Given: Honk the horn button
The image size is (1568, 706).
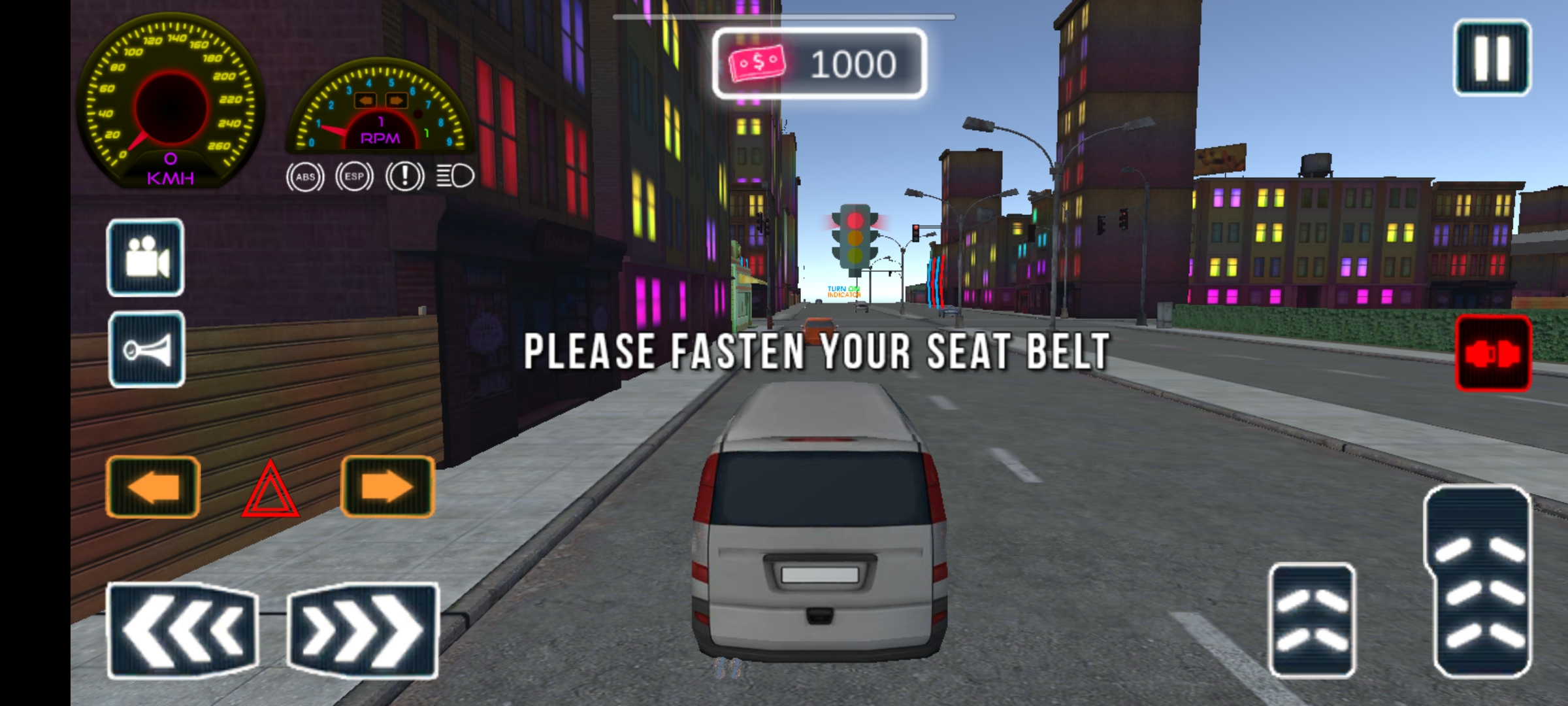Looking at the screenshot, I should click(x=147, y=350).
